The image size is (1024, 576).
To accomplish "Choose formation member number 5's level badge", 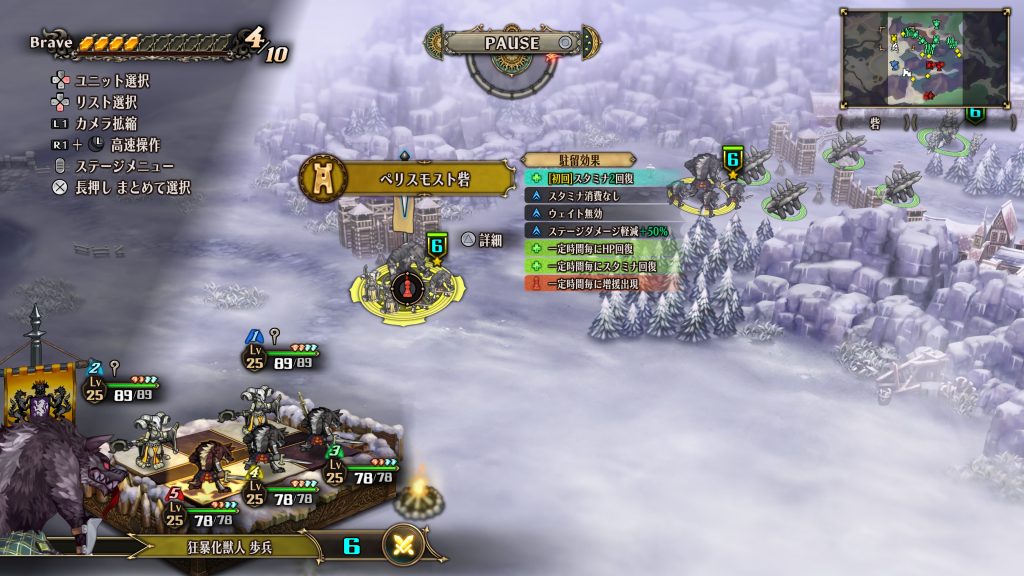I will [176, 512].
